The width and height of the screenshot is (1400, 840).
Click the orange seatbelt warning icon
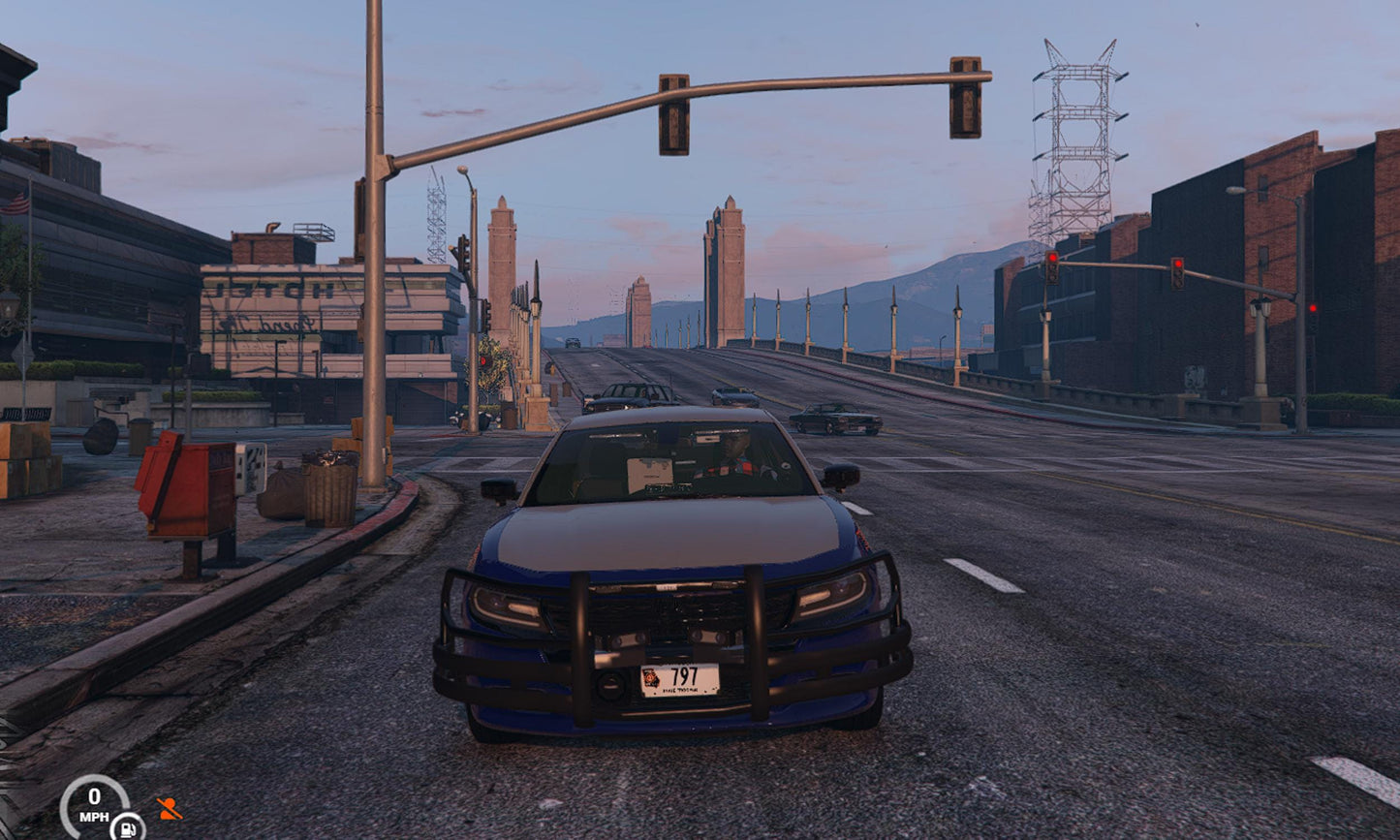[170, 808]
